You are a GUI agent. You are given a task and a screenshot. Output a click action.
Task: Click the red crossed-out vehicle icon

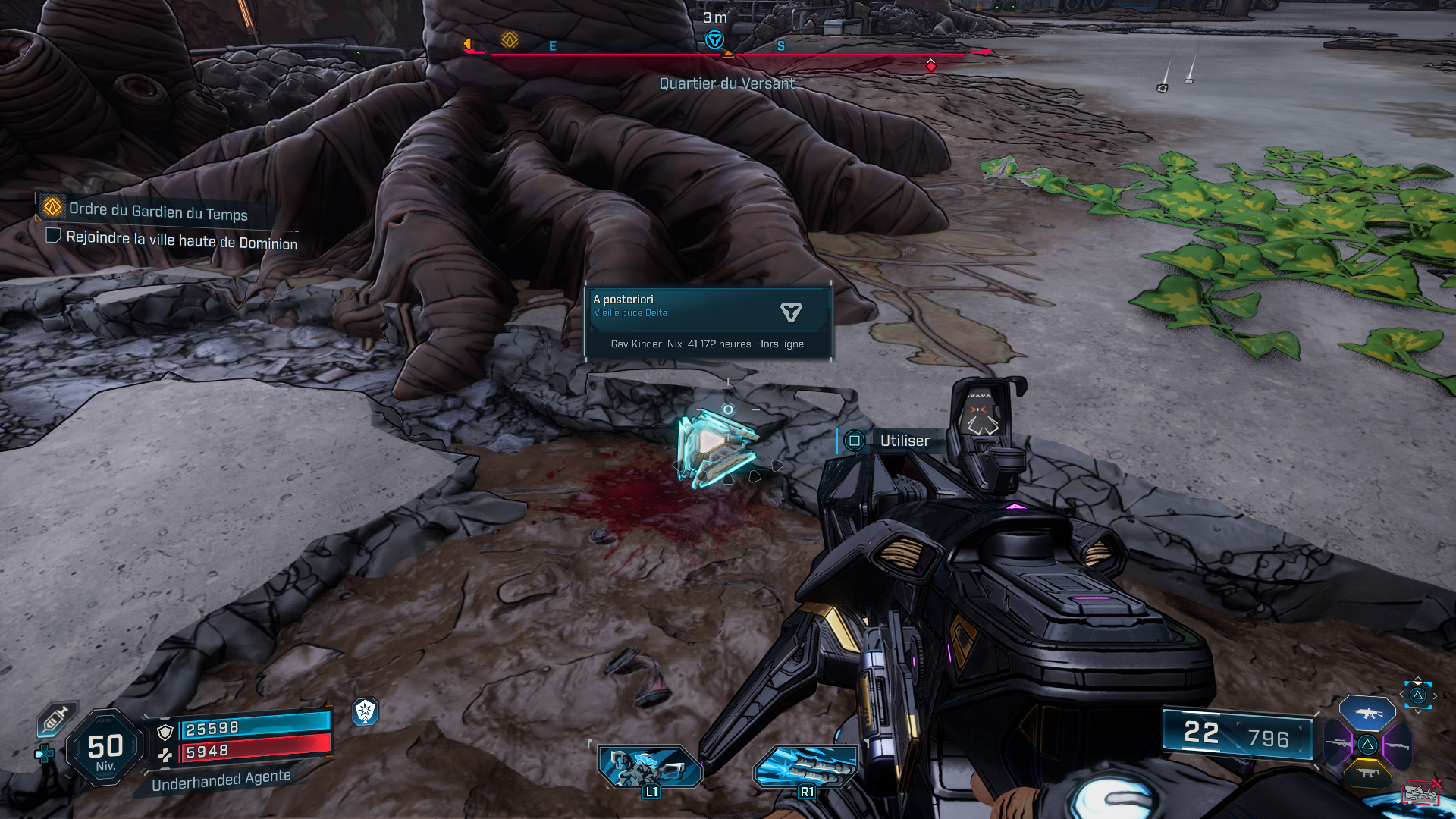tap(1421, 792)
